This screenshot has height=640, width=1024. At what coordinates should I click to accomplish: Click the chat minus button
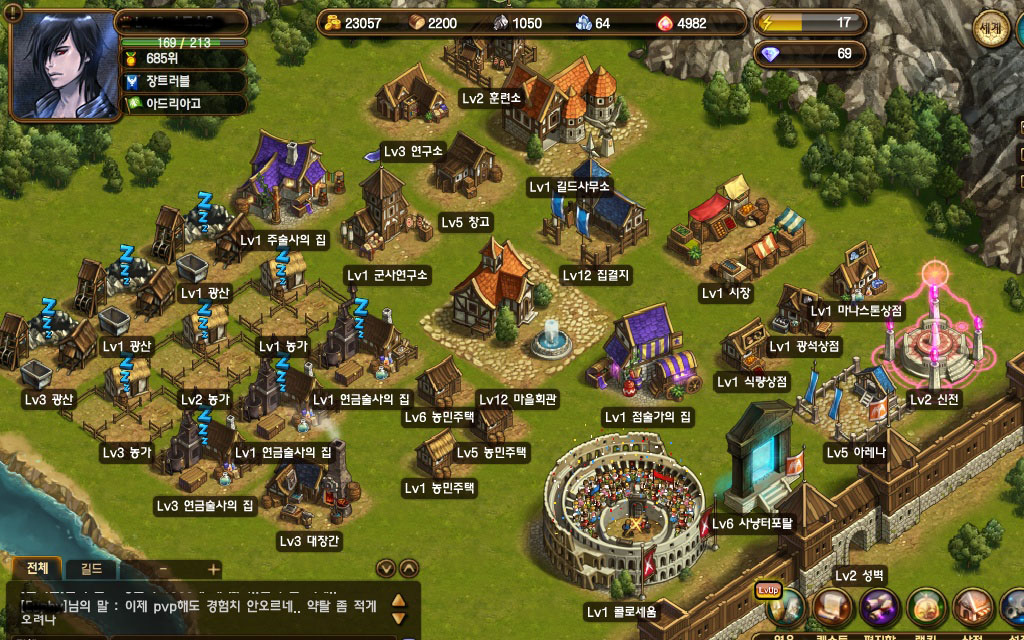pyautogui.click(x=163, y=568)
